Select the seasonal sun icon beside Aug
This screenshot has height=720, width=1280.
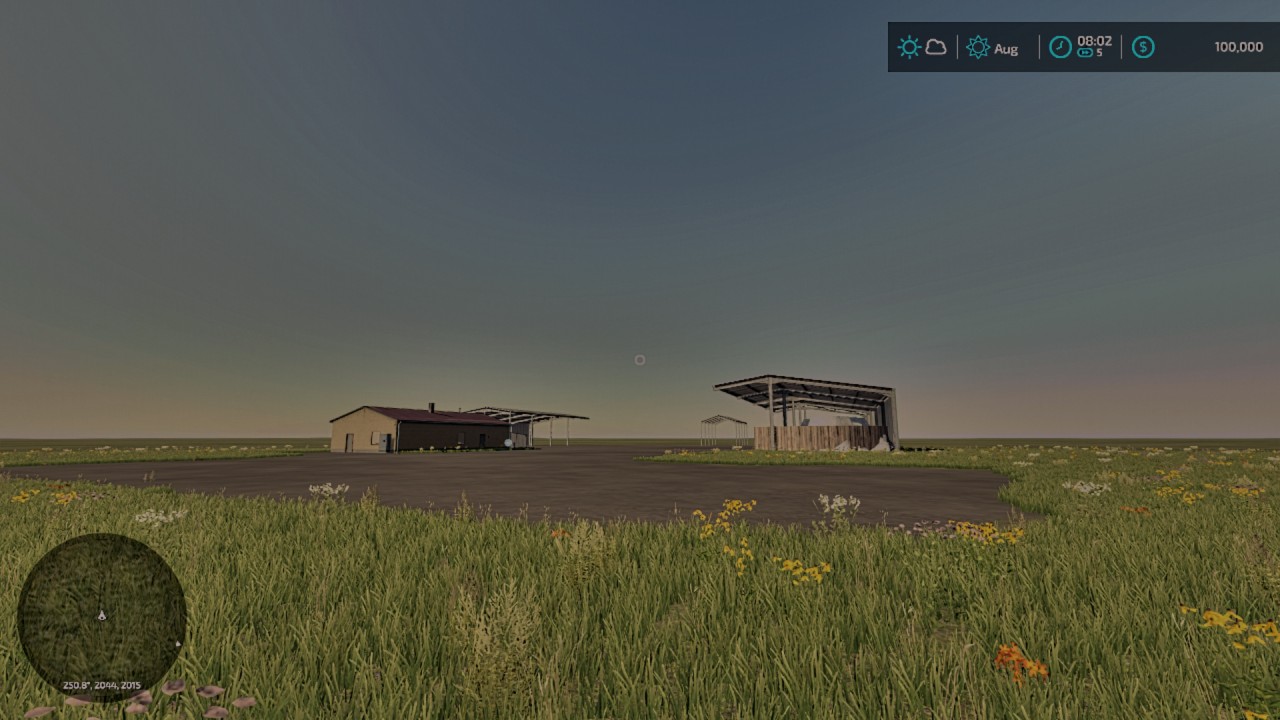pyautogui.click(x=976, y=47)
